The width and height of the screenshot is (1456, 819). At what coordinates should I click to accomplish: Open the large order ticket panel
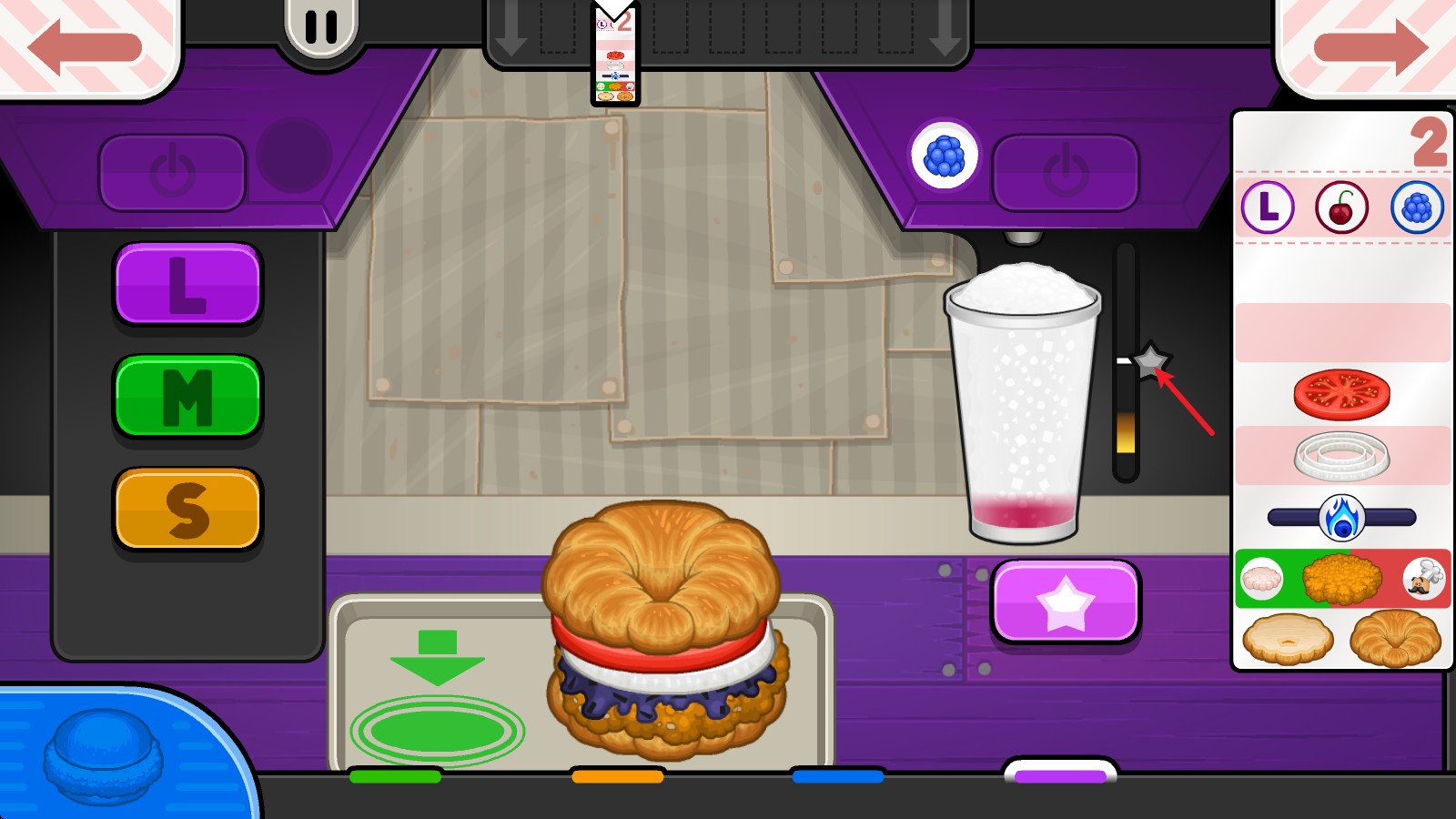[x=1341, y=391]
